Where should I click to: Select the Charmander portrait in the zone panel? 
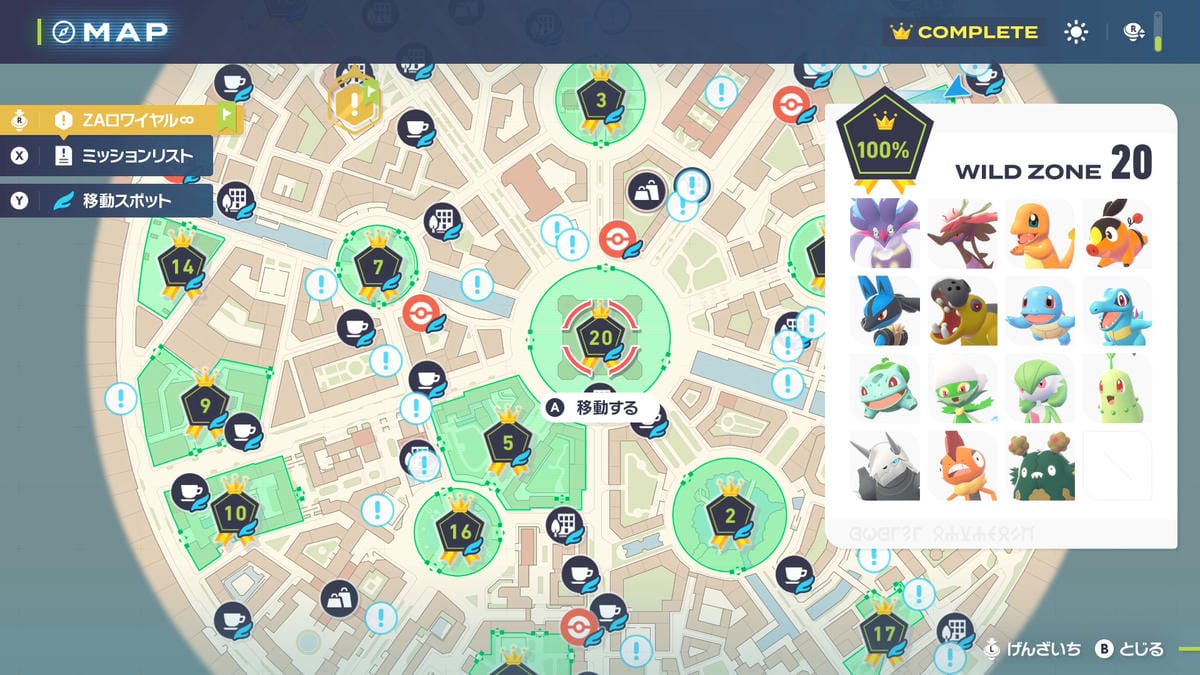1040,234
